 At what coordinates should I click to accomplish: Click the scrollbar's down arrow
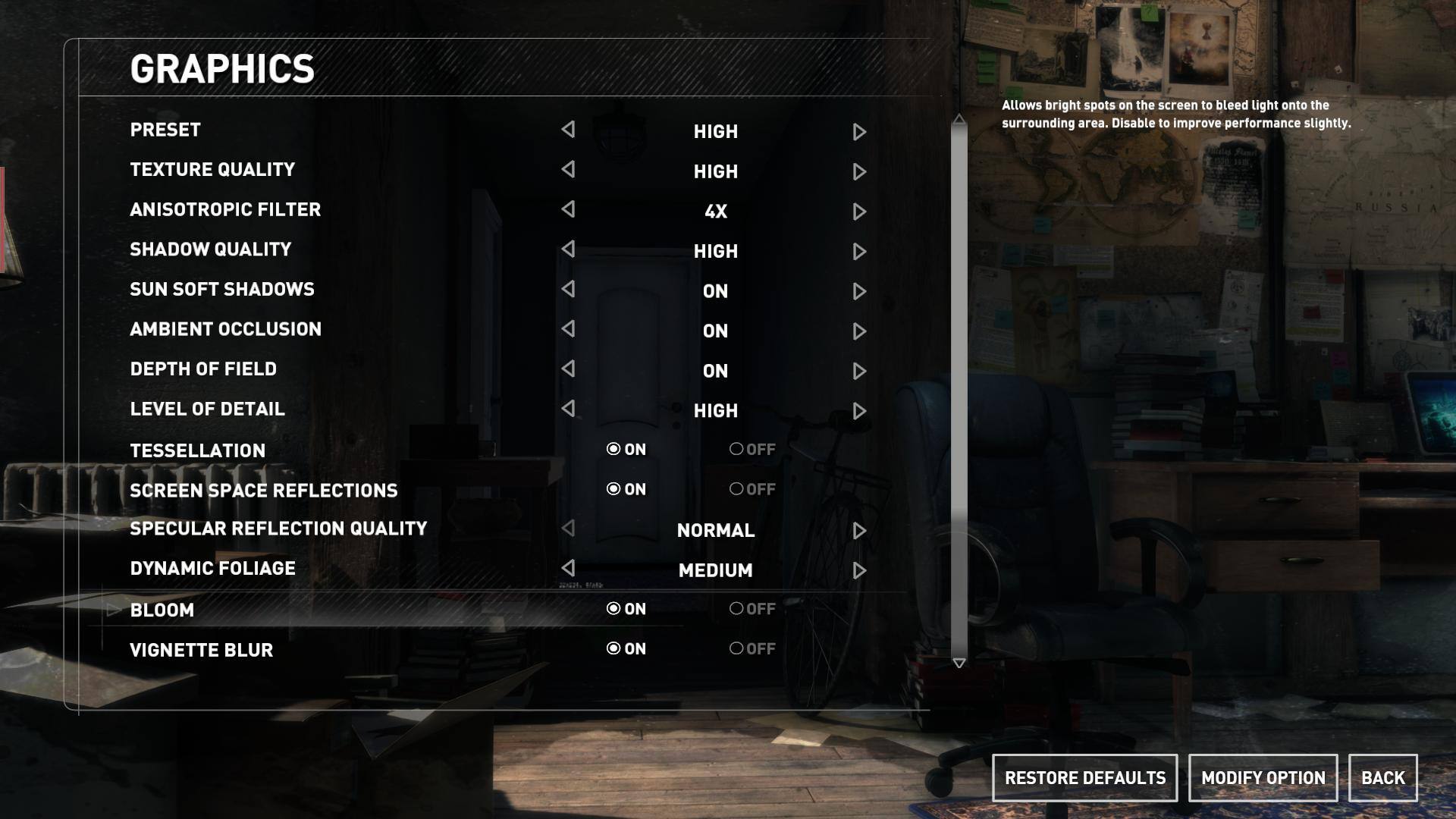tap(959, 664)
